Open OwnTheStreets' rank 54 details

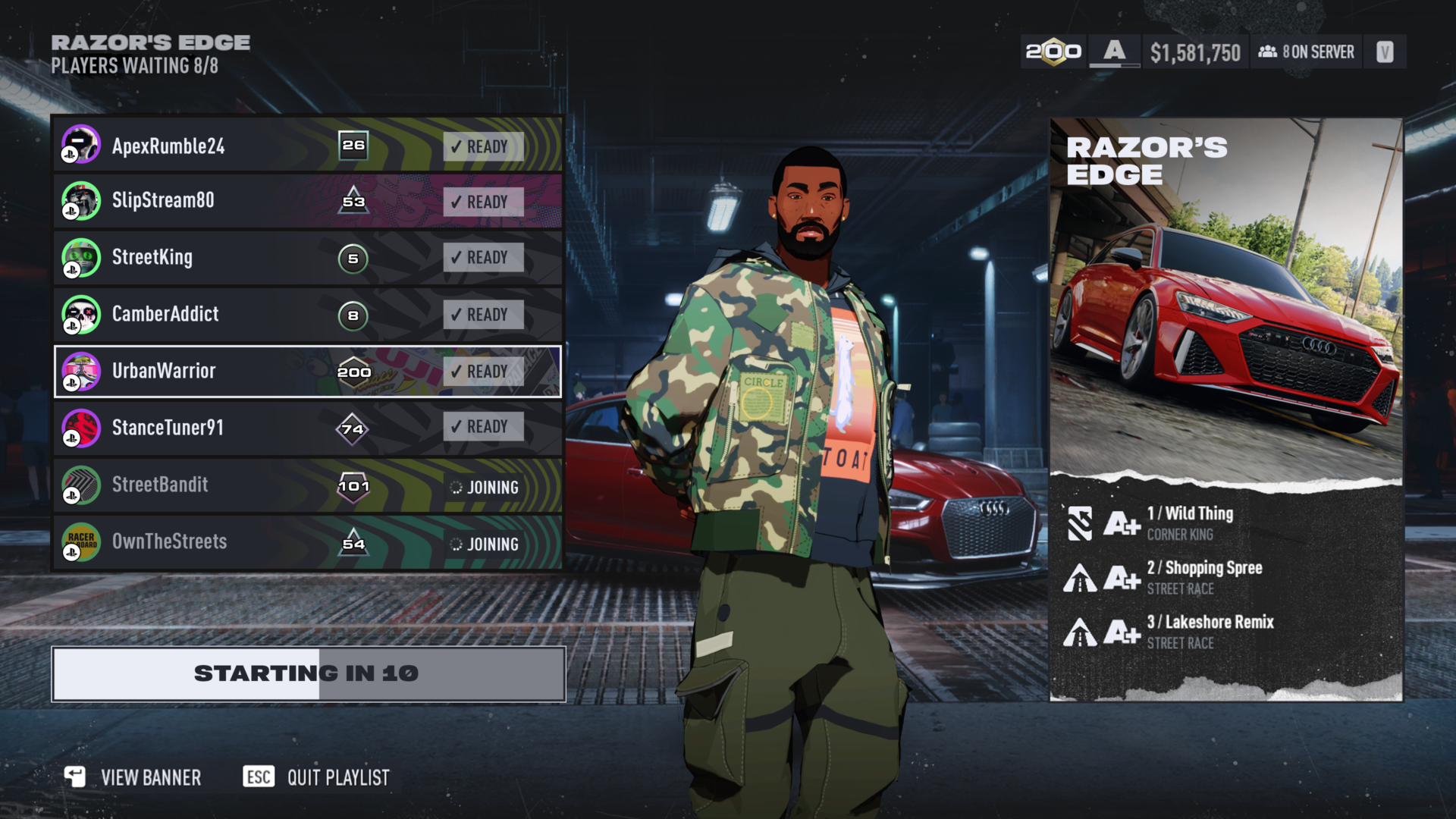pyautogui.click(x=353, y=542)
